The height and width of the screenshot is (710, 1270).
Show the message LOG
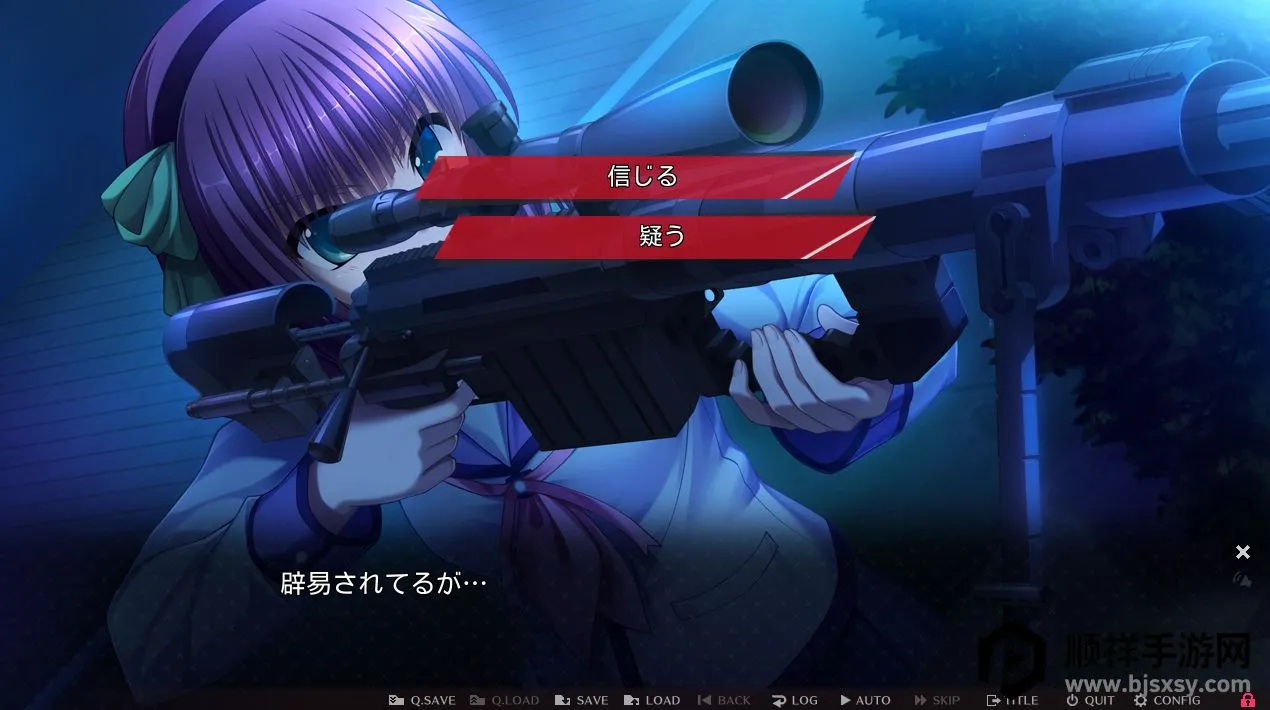click(x=794, y=700)
